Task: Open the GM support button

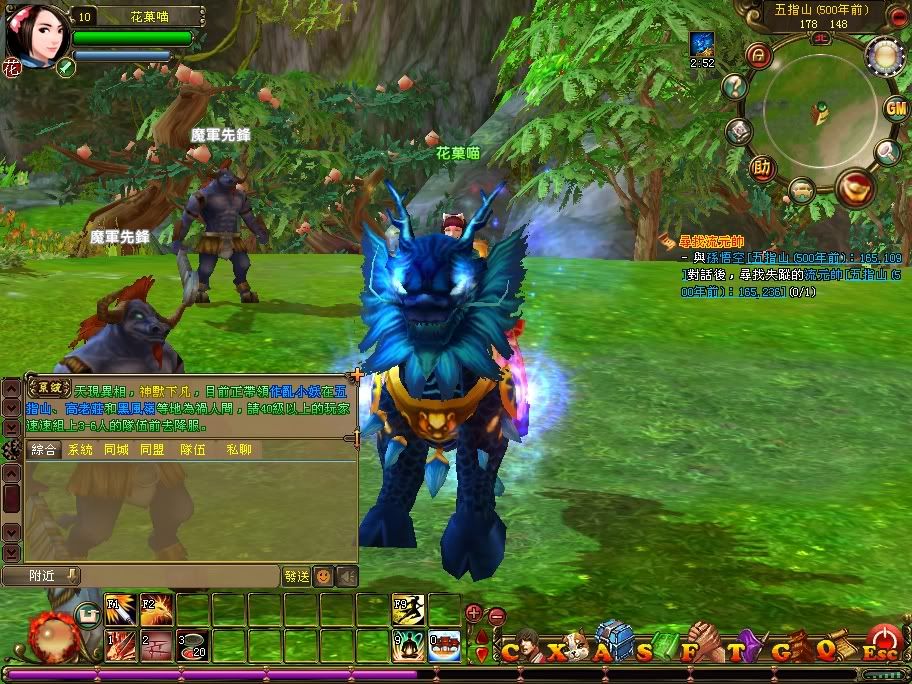Action: [x=895, y=108]
